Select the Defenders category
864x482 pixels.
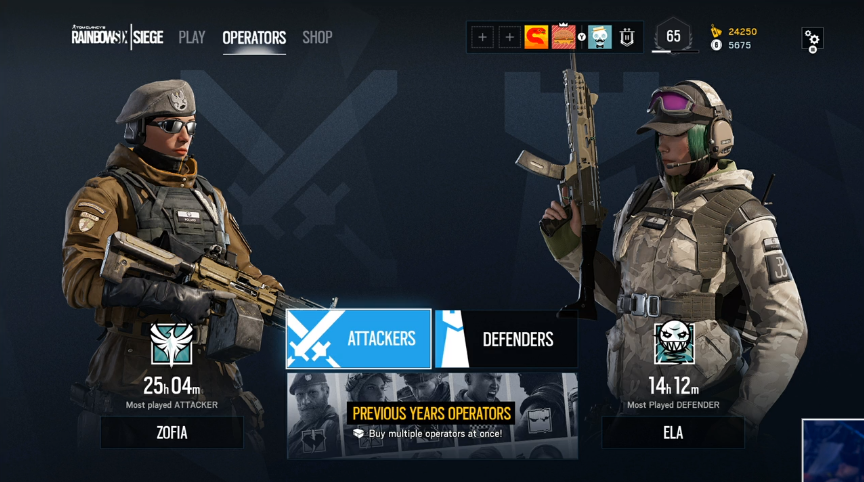[506, 339]
